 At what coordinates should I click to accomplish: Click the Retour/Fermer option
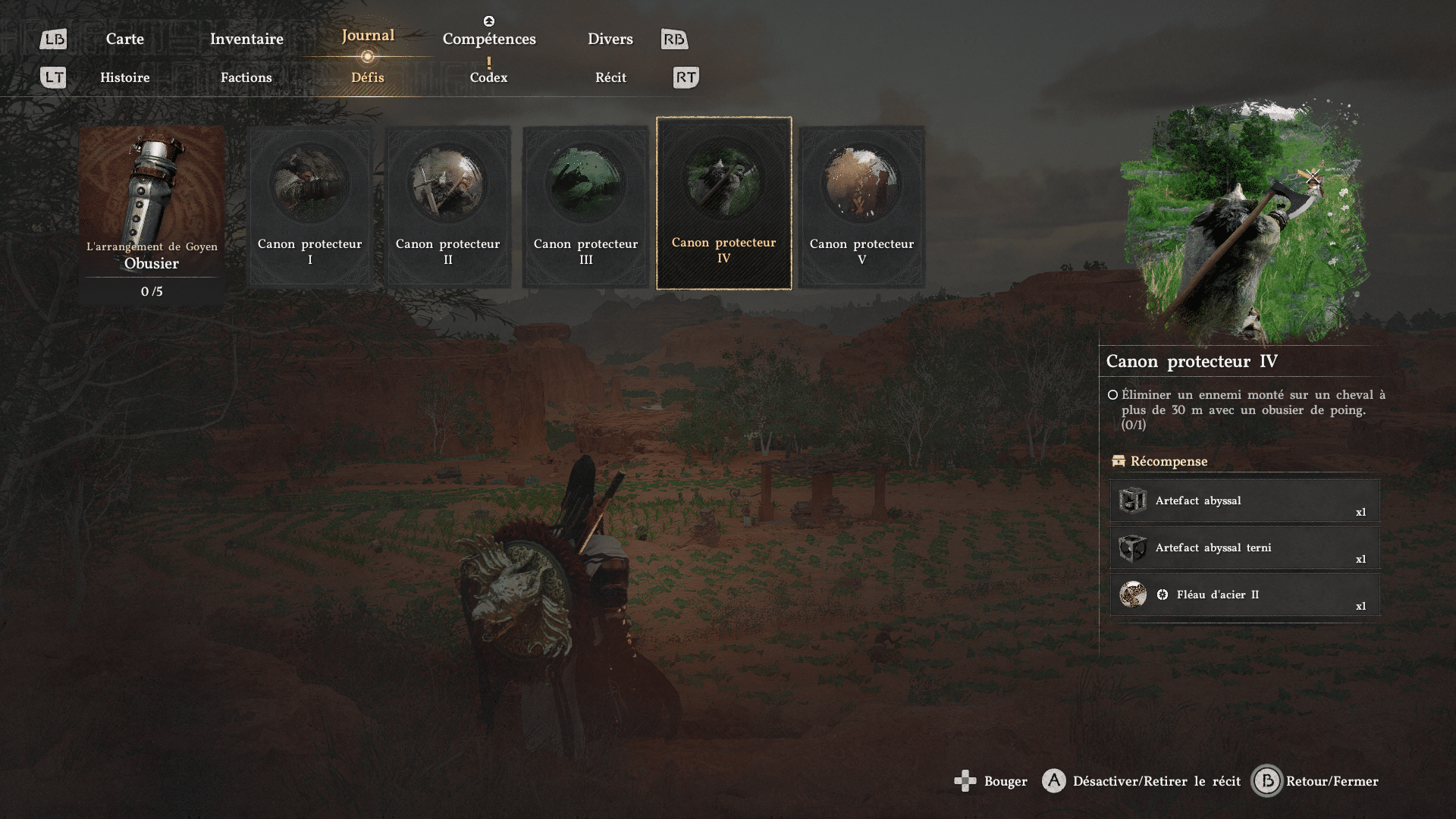(x=1316, y=781)
